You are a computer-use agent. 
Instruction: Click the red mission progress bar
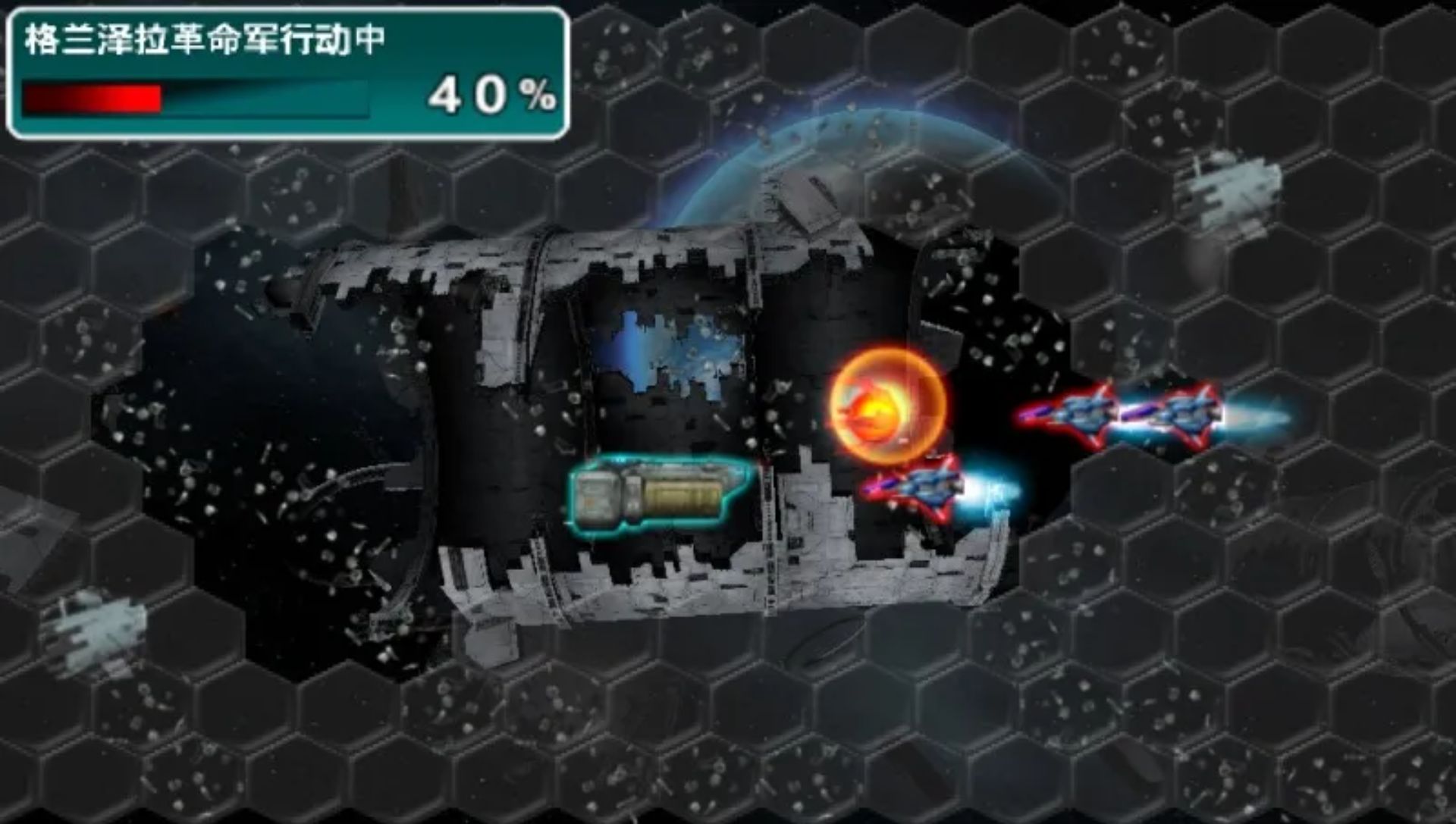pos(91,96)
